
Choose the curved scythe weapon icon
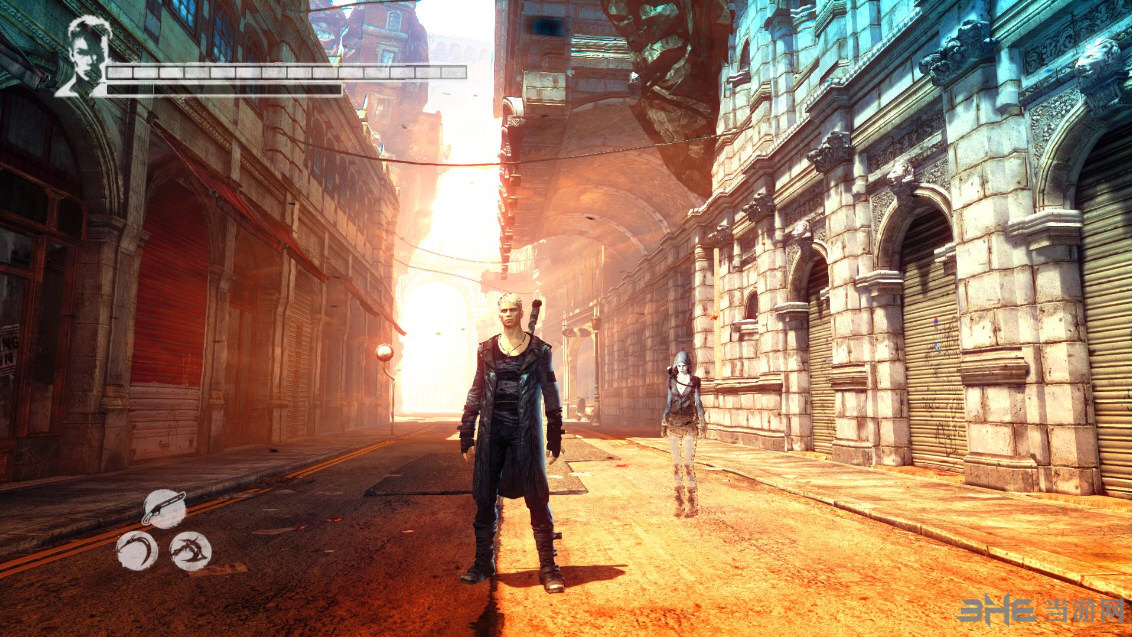pos(136,550)
